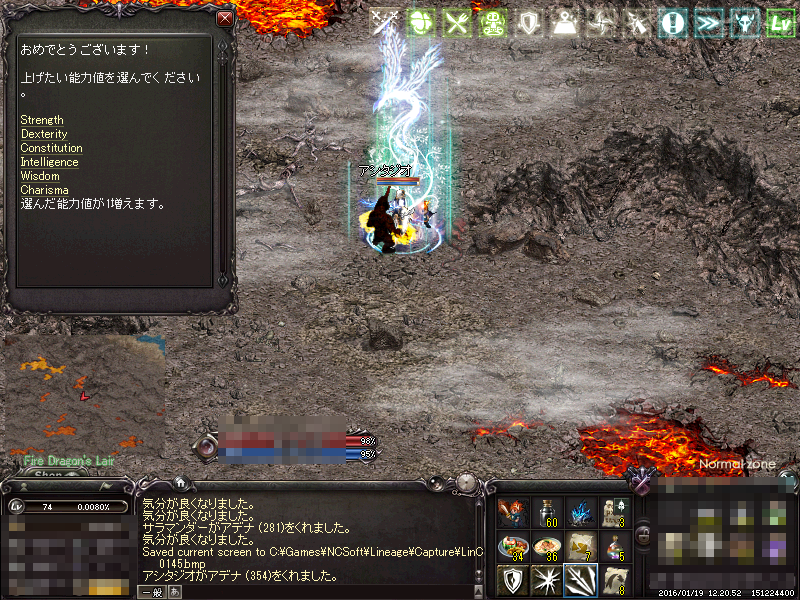Click the fork and knife food icon
The height and width of the screenshot is (600, 800).
pos(457,24)
